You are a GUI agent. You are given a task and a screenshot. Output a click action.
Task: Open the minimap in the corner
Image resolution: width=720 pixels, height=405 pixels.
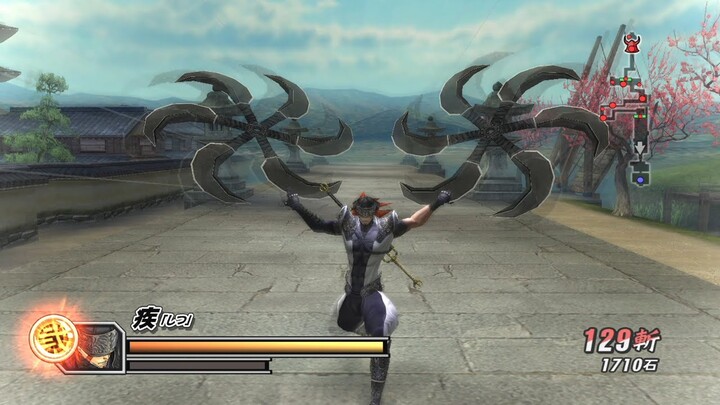coord(627,110)
